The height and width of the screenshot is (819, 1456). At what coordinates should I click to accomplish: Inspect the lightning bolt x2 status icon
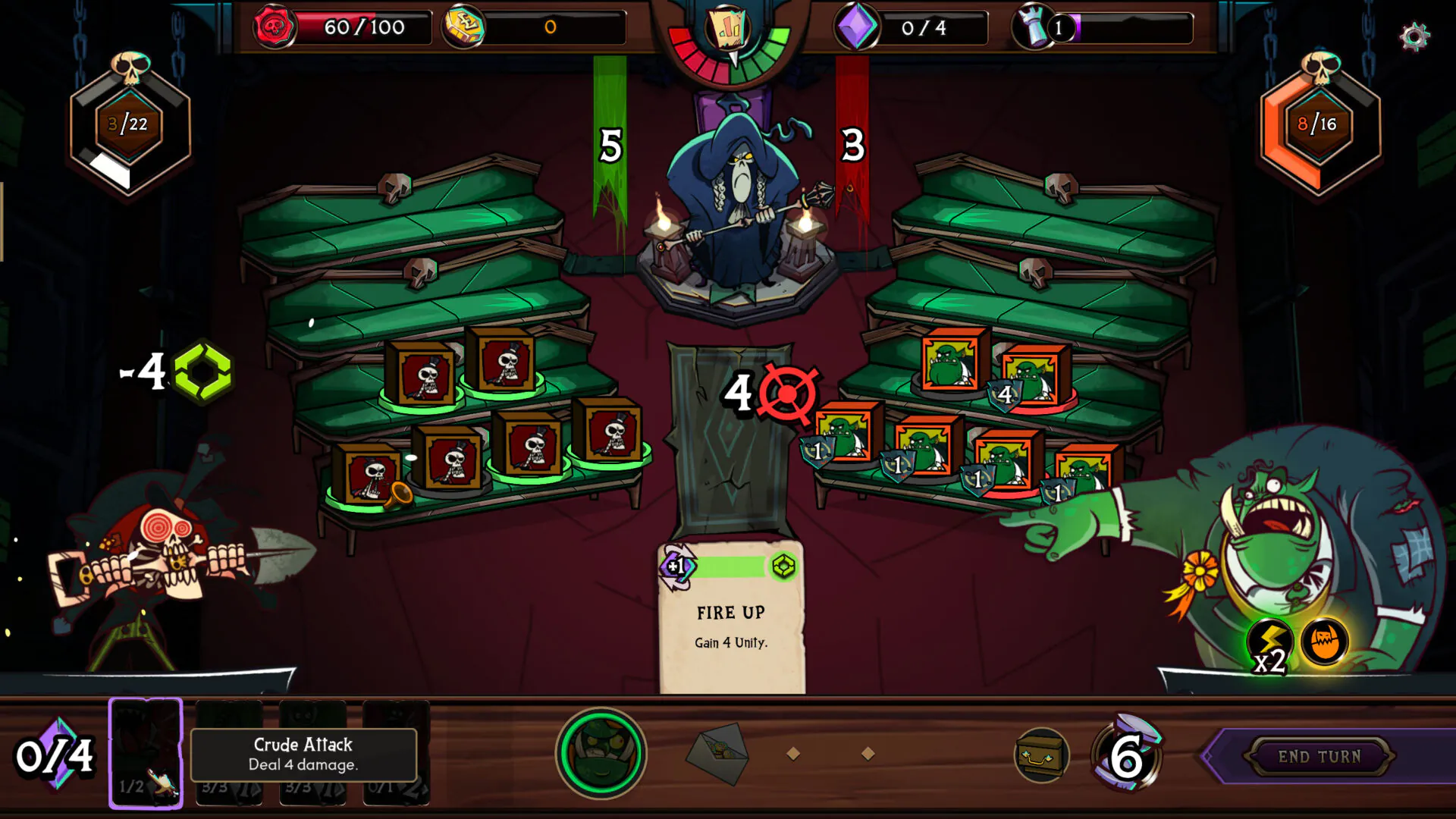[x=1269, y=645]
